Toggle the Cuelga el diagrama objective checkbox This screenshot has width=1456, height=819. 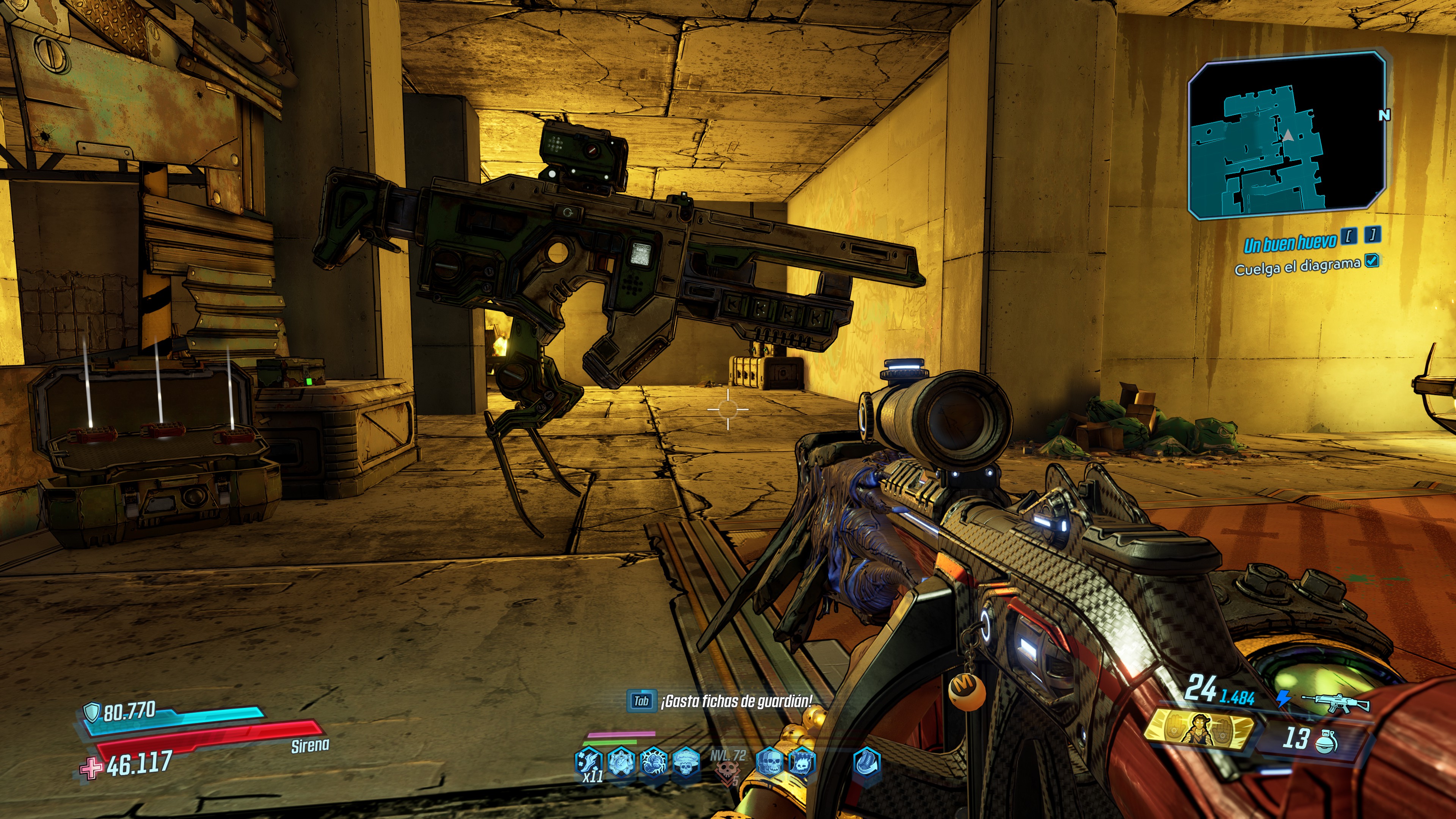click(x=1371, y=260)
